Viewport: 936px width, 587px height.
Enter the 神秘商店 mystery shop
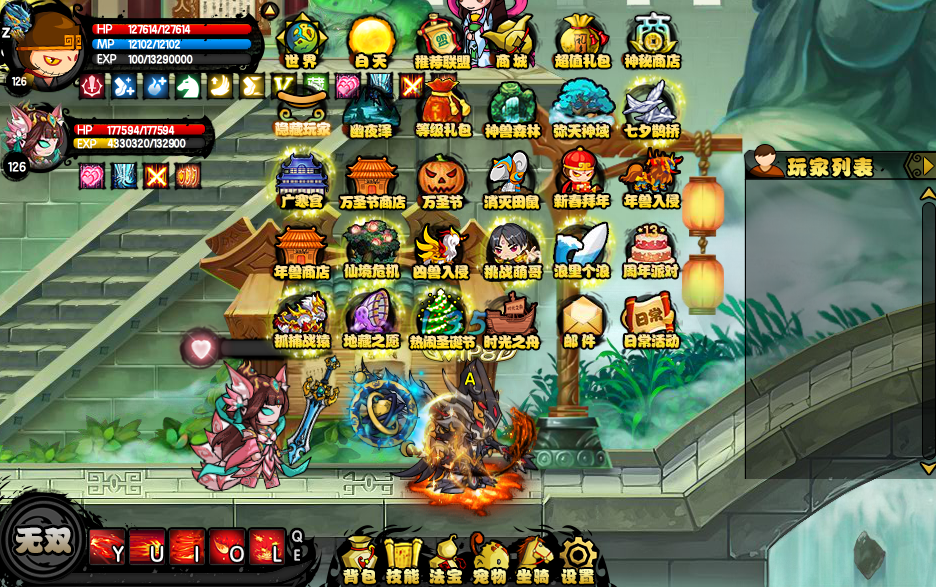pos(652,40)
